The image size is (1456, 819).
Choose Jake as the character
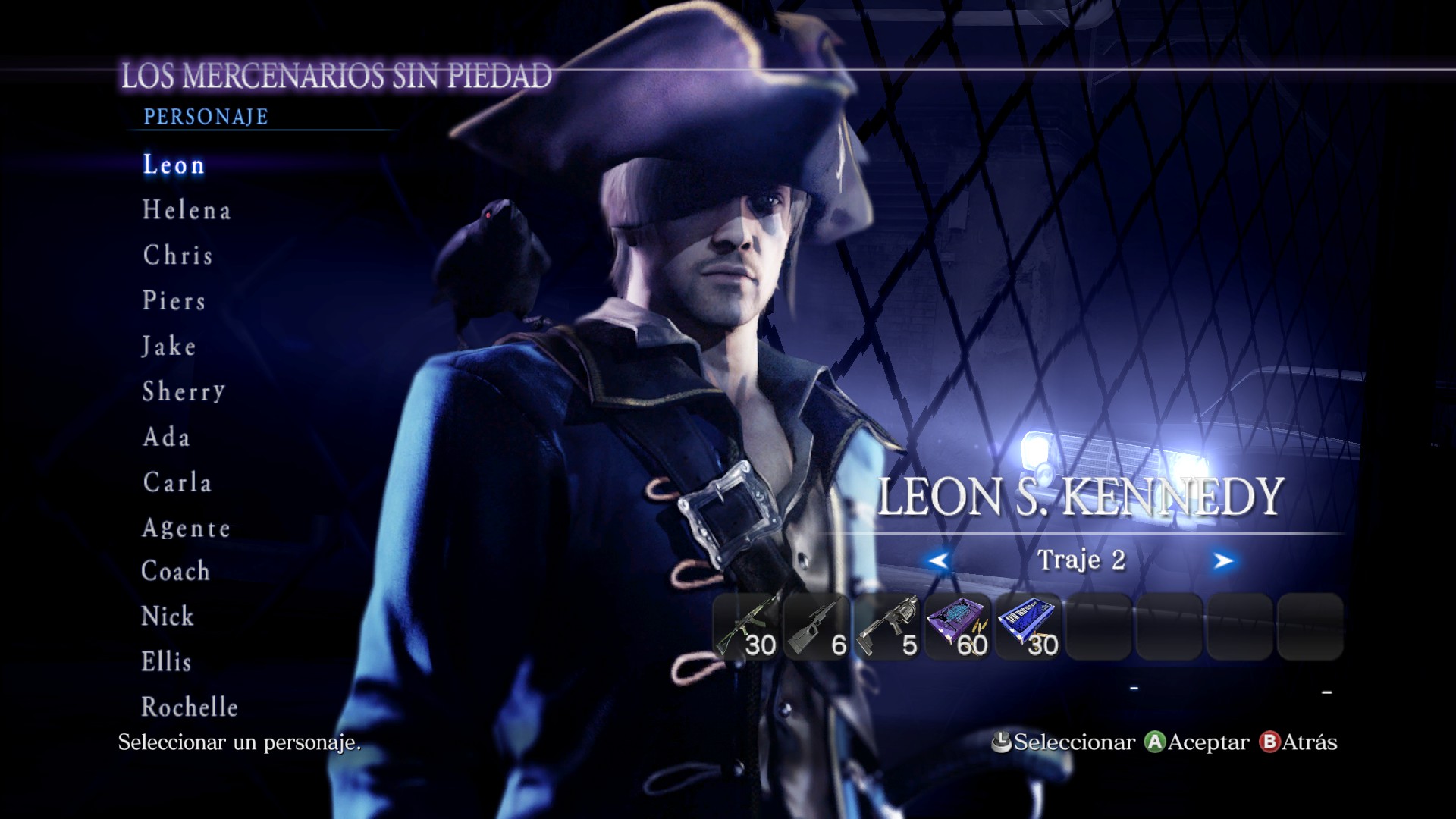169,347
